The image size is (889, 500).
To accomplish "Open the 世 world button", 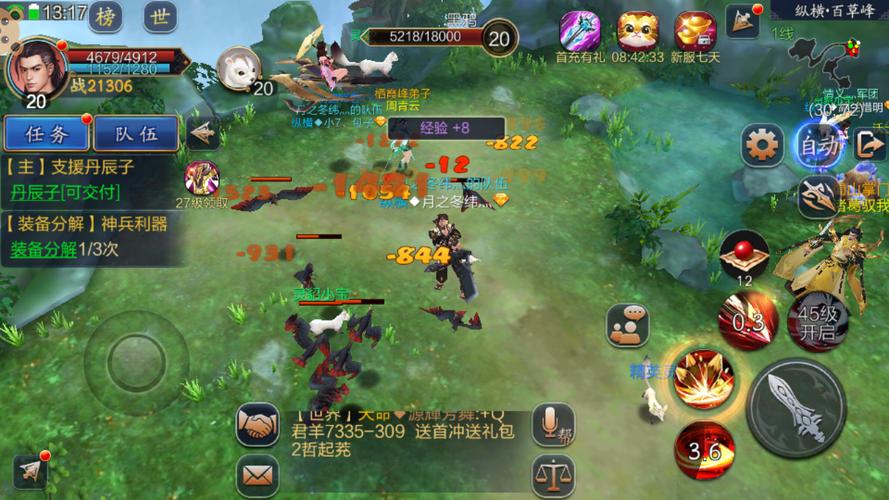I will click(158, 16).
